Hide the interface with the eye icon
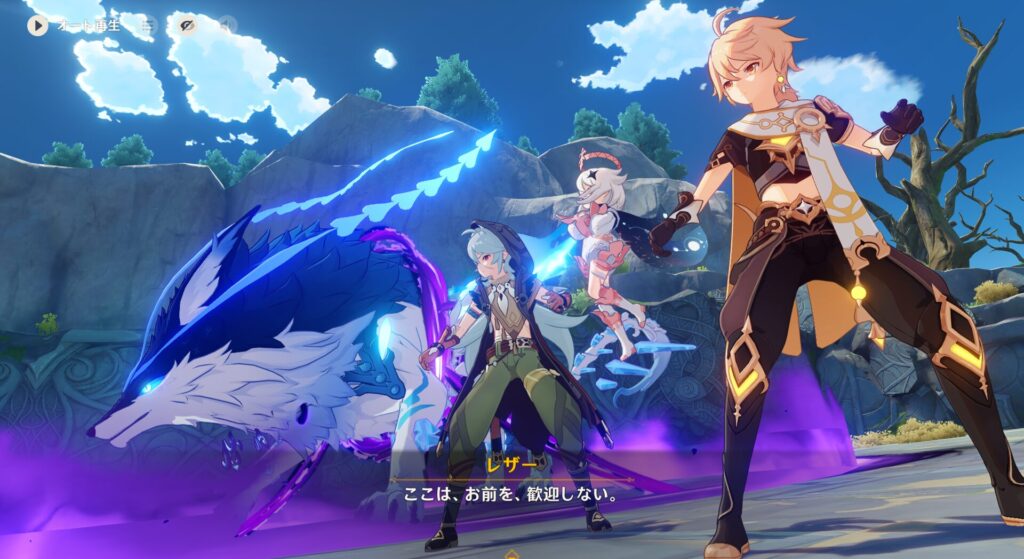Screen dimensions: 1024x559 187,25
